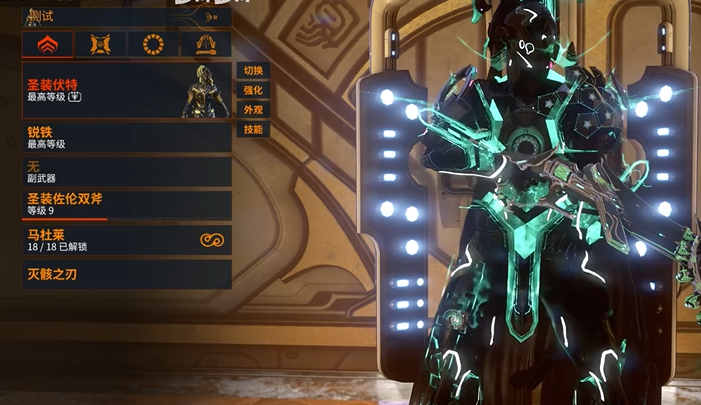Select the 圣装伏特 warframe slot

(126, 91)
